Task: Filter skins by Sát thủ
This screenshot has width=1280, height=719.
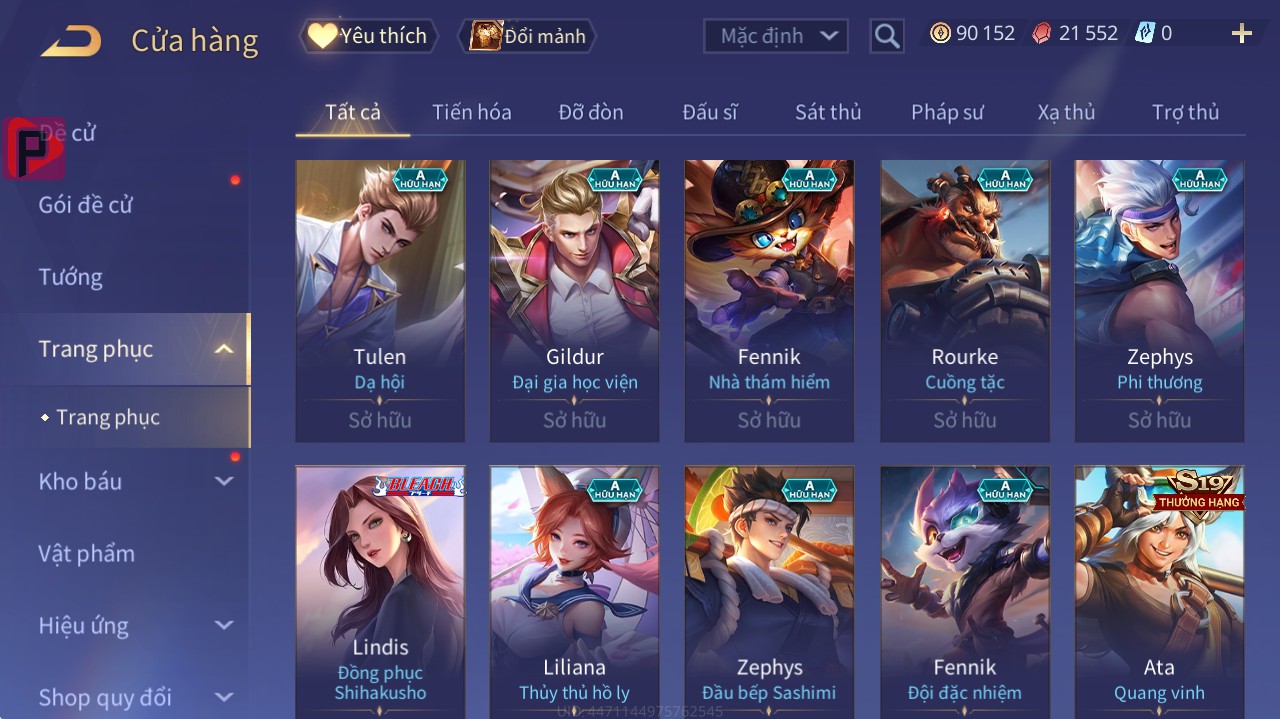Action: [x=828, y=112]
